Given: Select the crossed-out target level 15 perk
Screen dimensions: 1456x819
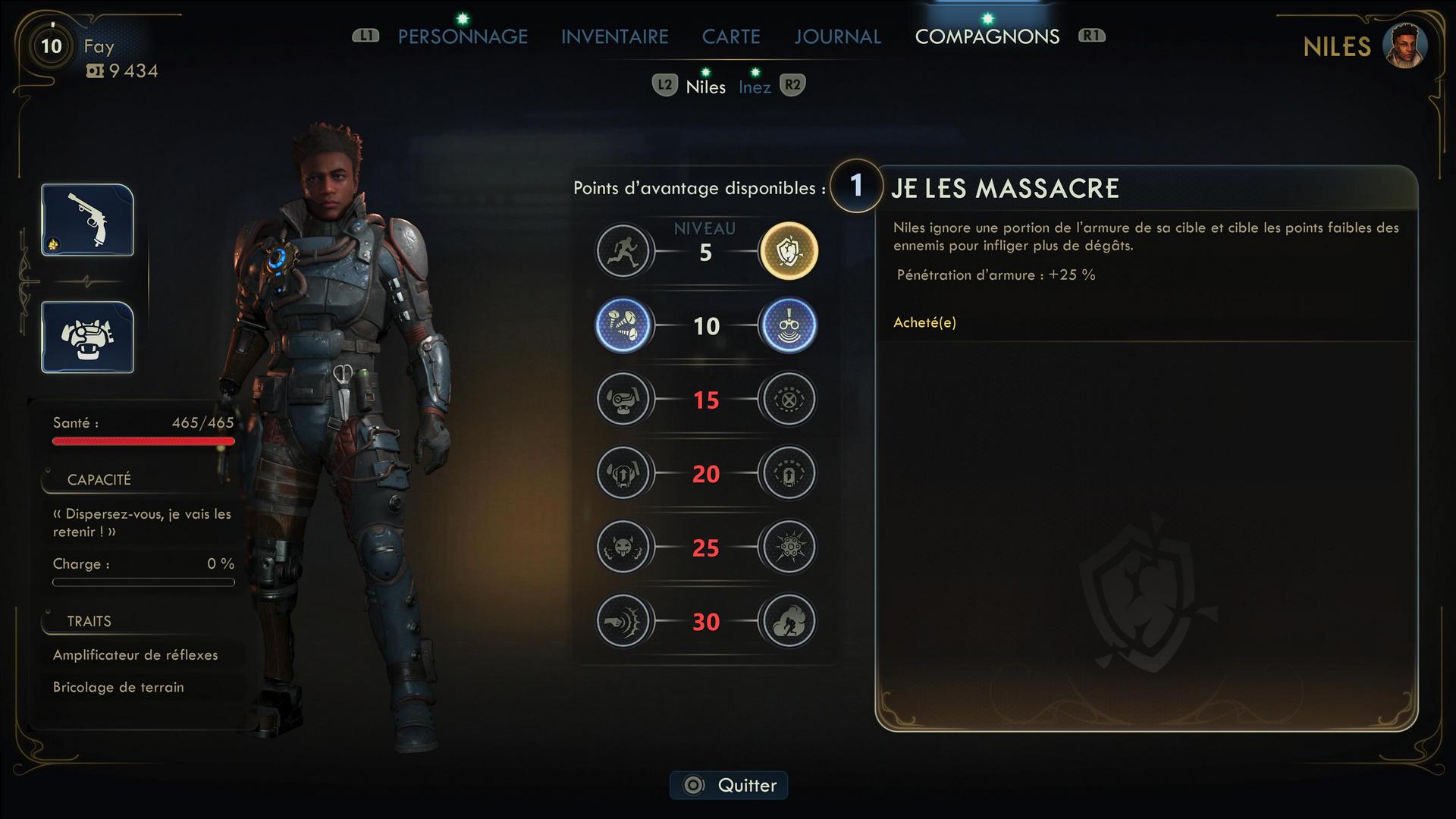Looking at the screenshot, I should pos(789,399).
